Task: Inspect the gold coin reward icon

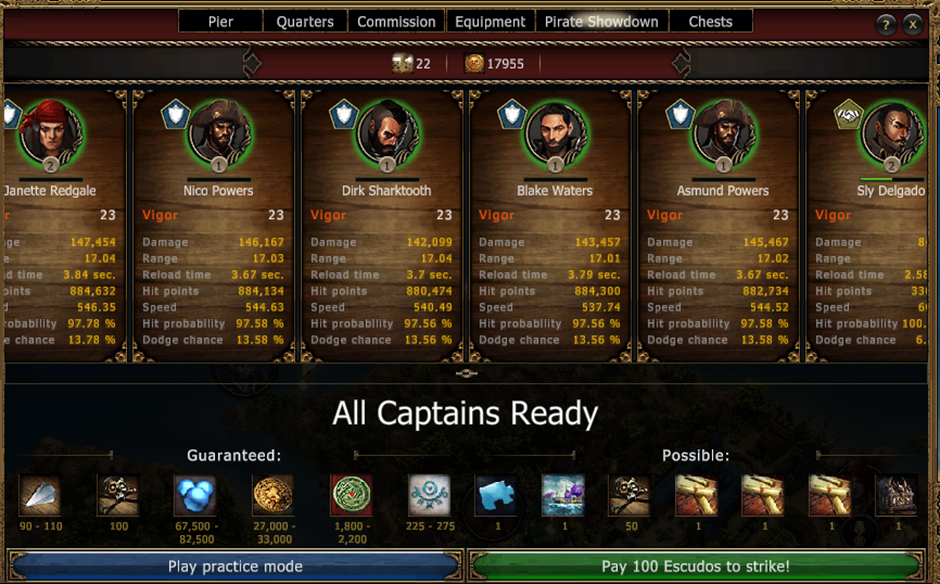Action: (x=273, y=496)
